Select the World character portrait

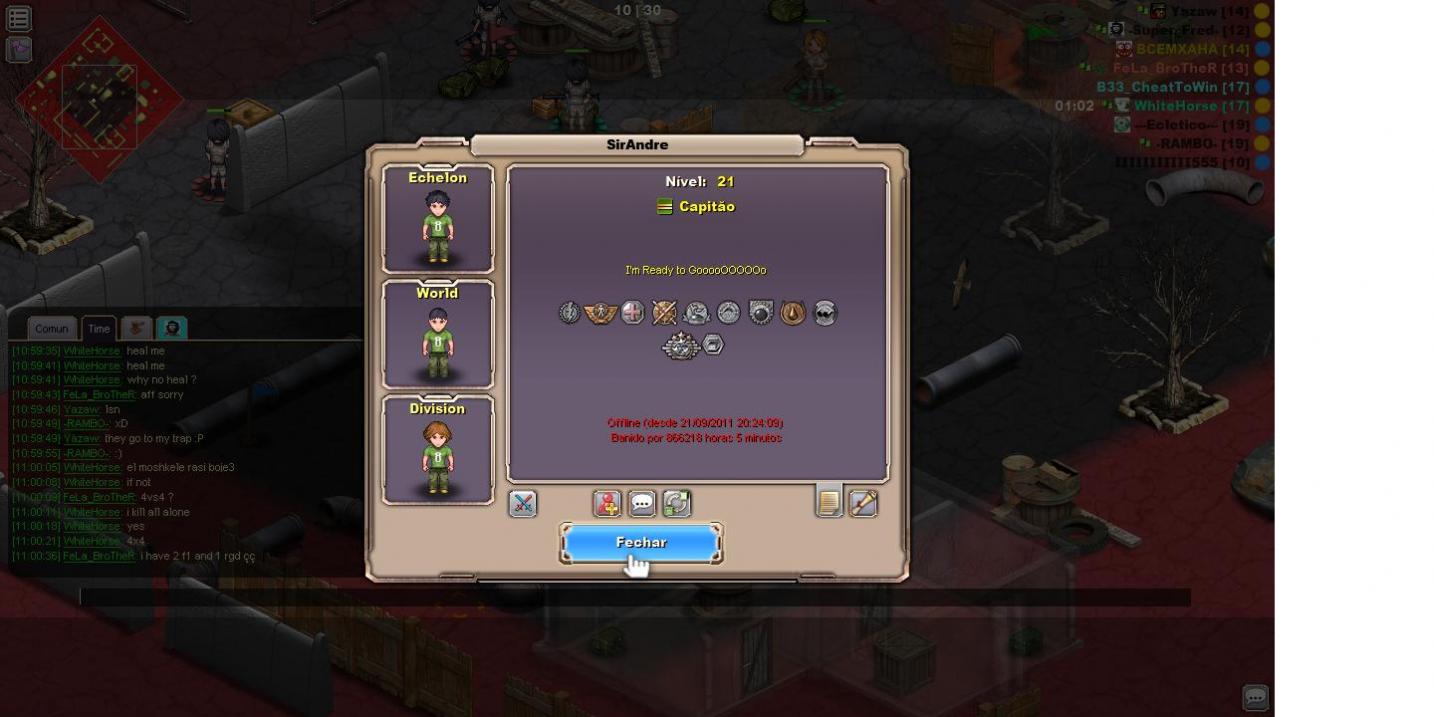point(438,334)
